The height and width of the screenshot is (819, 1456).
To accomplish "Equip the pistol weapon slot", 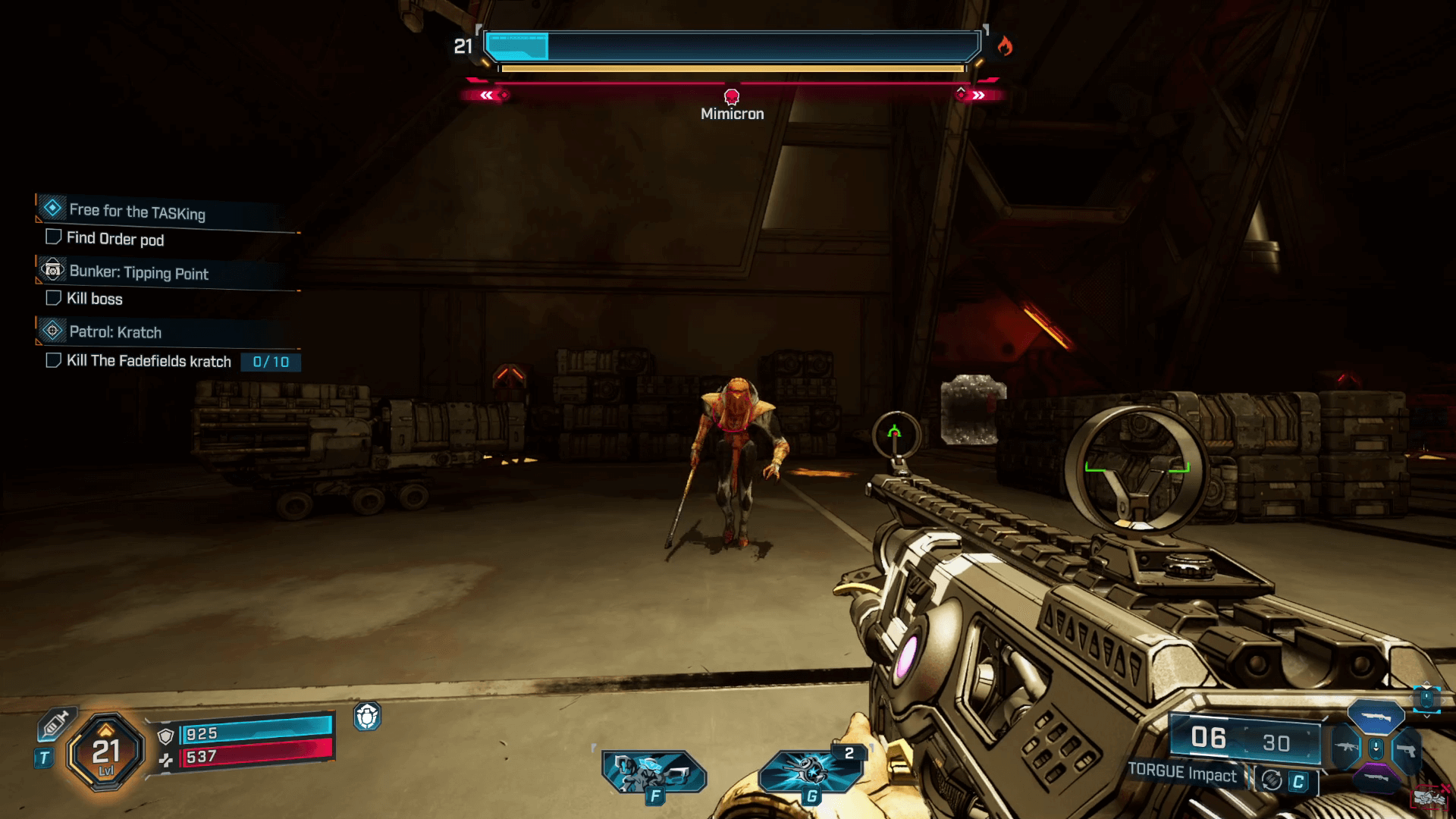I will (1407, 750).
